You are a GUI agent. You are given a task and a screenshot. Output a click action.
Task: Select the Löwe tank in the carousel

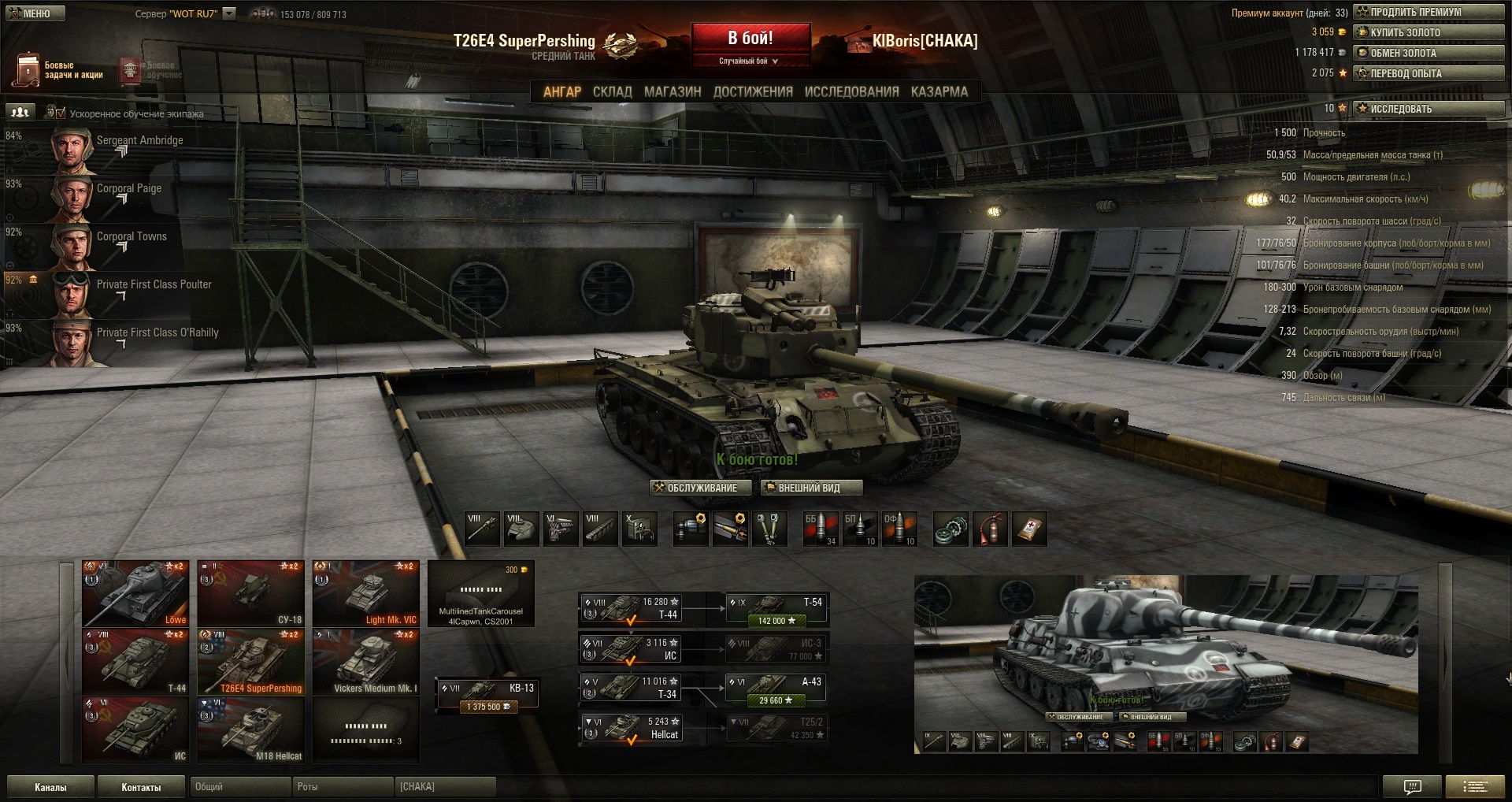pos(135,593)
